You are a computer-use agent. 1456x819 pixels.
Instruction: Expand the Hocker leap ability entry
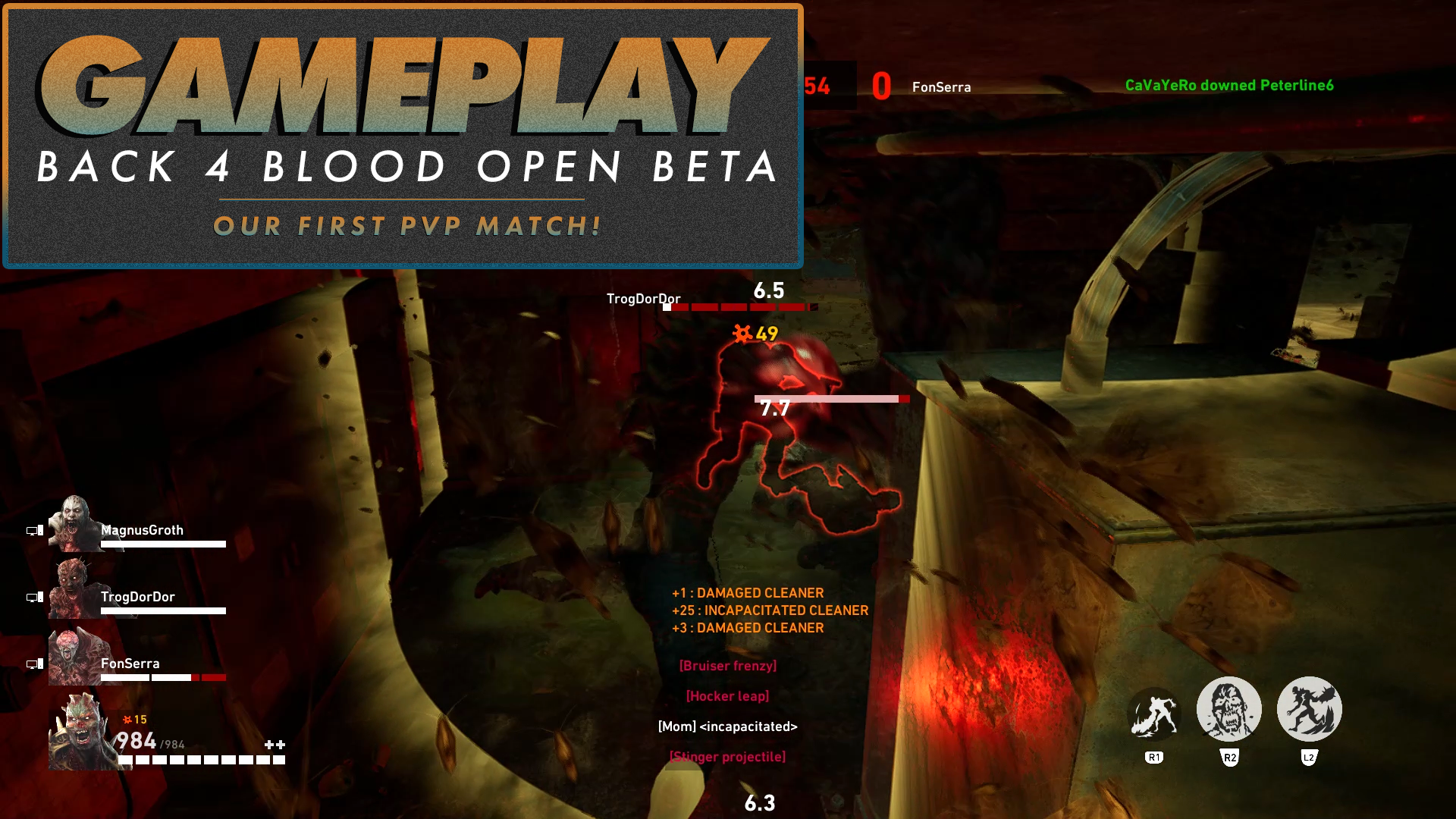pos(726,695)
